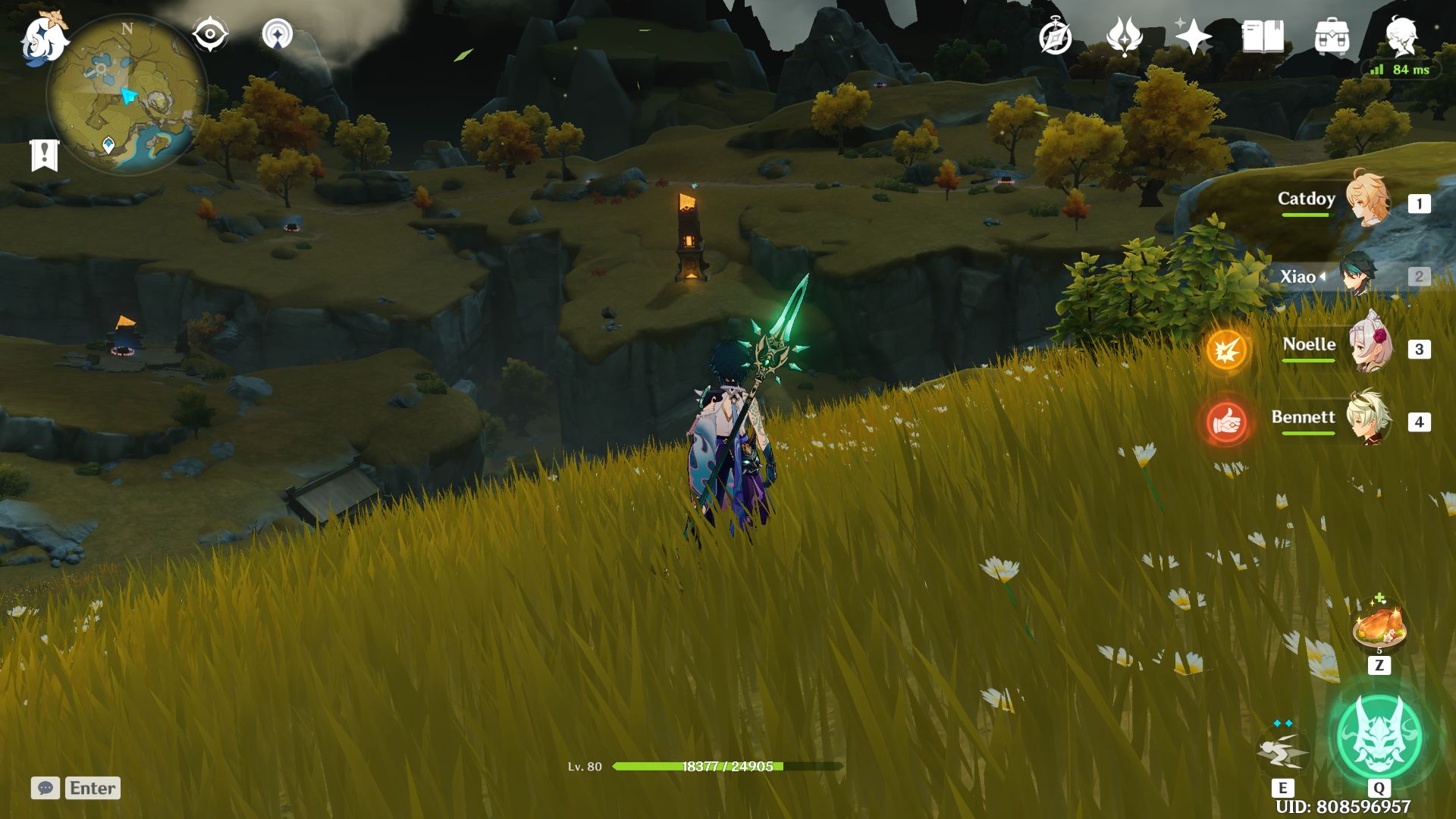The width and height of the screenshot is (1456, 819).
Task: Toggle the elemental sight eye icon
Action: coord(209,35)
